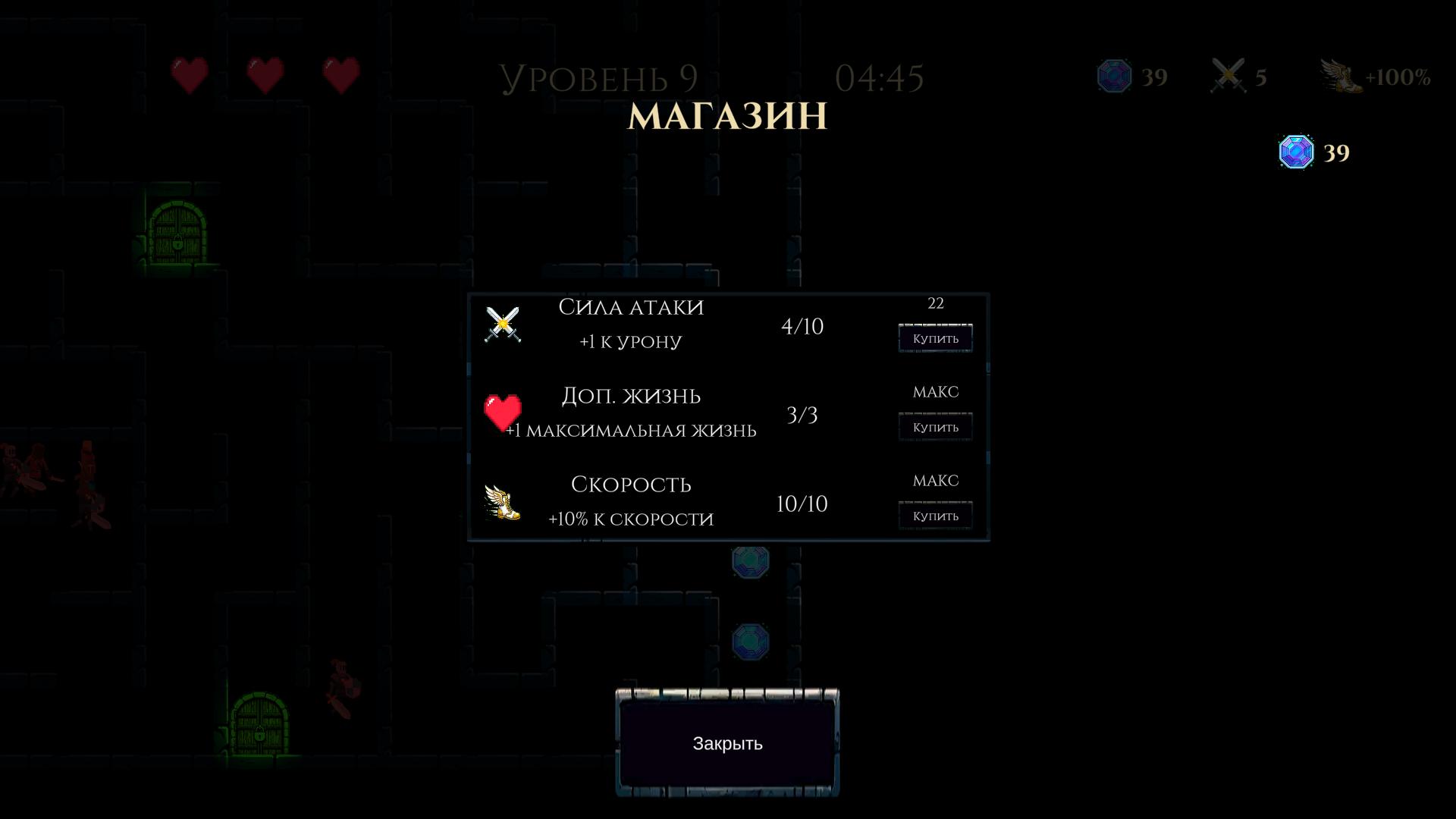Close the shop with Закрыть

click(x=726, y=745)
